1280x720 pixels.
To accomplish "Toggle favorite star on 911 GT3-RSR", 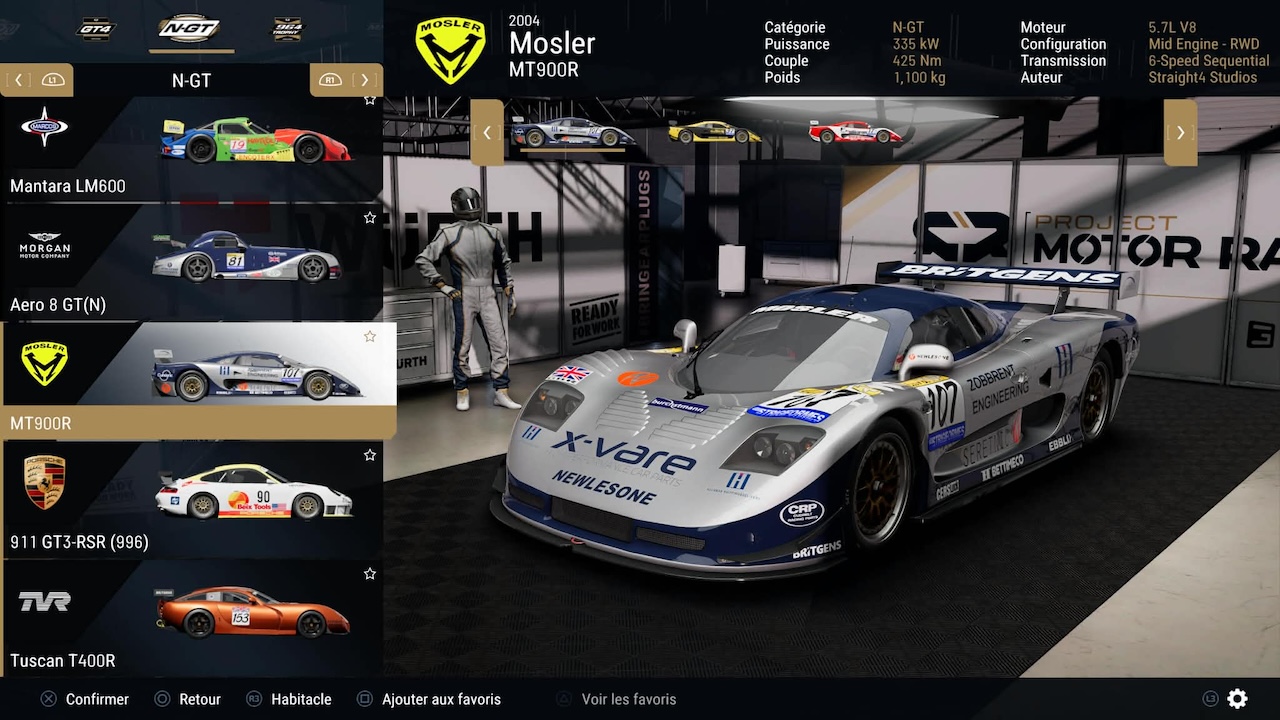I will (x=370, y=455).
